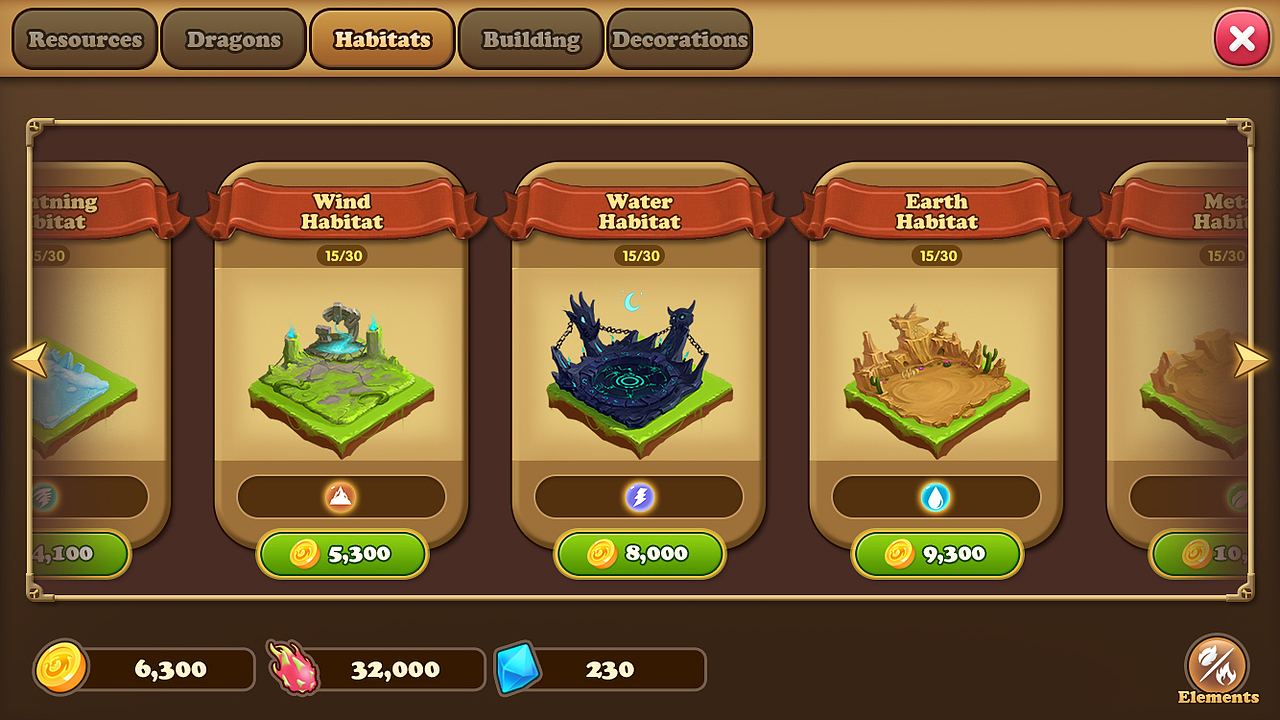The image size is (1280, 720).
Task: Click the 15/30 capacity badge on Water Habitat
Action: [x=639, y=255]
